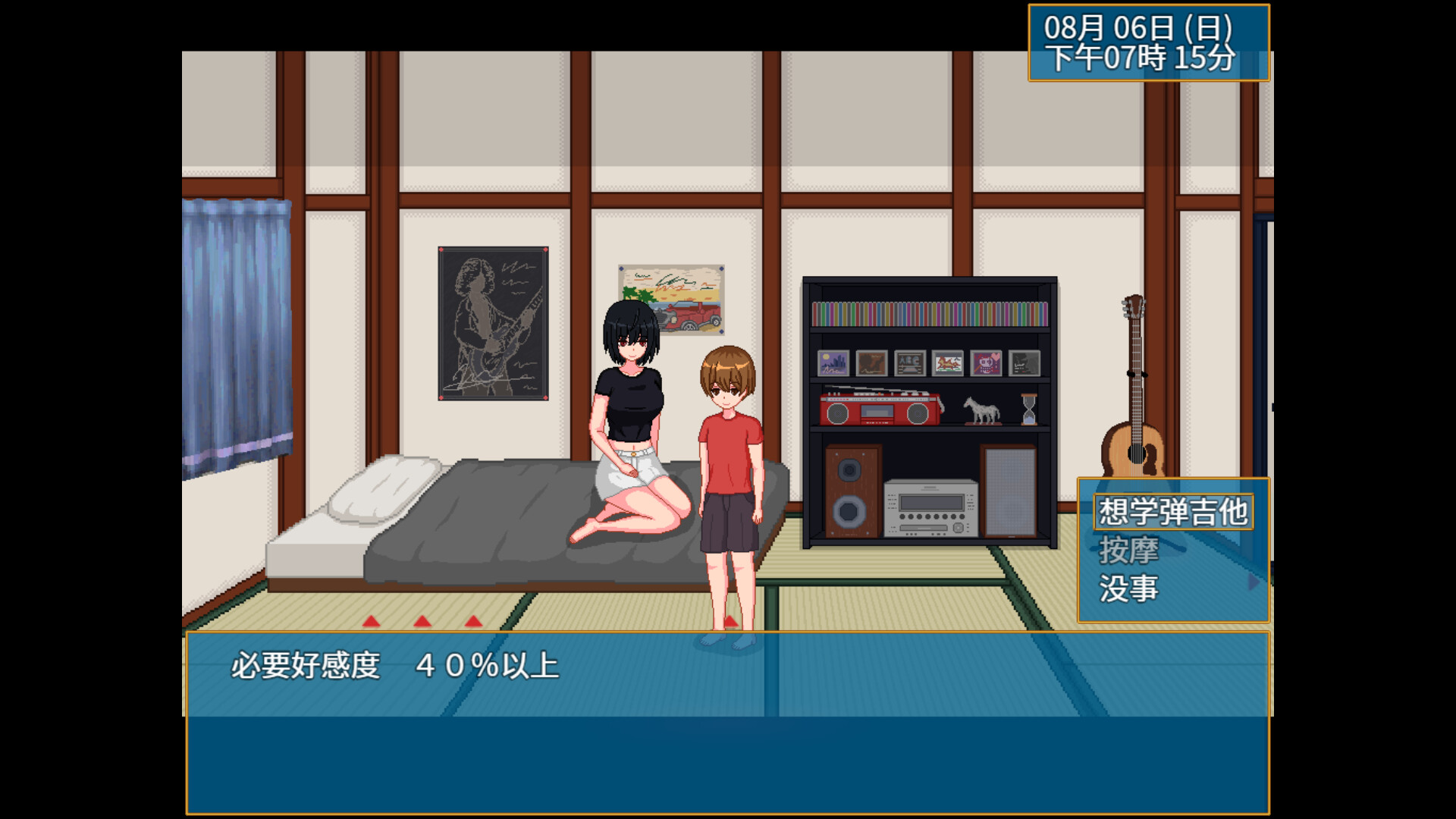The width and height of the screenshot is (1456, 819).
Task: Click the left speaker in the cabinet
Action: click(851, 491)
